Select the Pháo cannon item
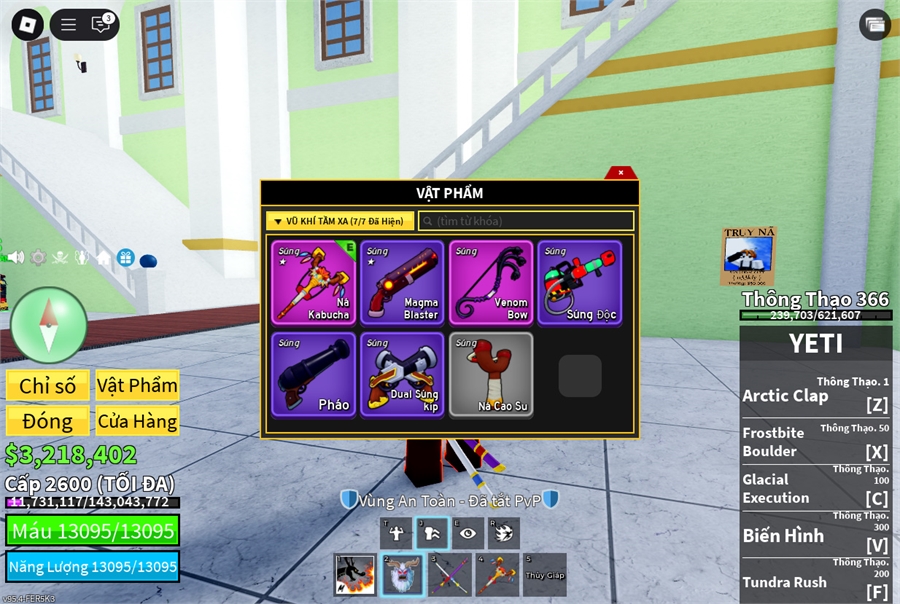The height and width of the screenshot is (604, 900). [314, 374]
